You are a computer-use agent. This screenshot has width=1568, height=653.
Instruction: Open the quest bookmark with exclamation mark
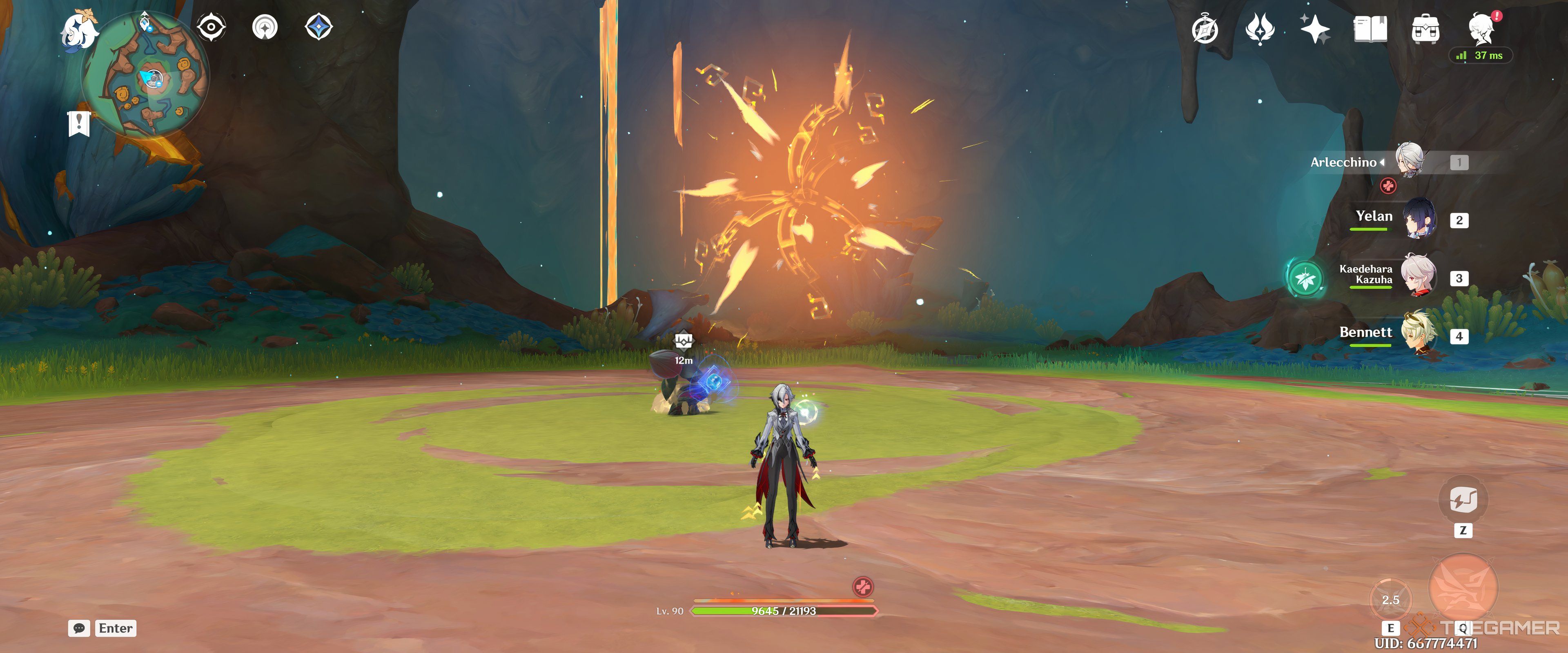tap(79, 124)
